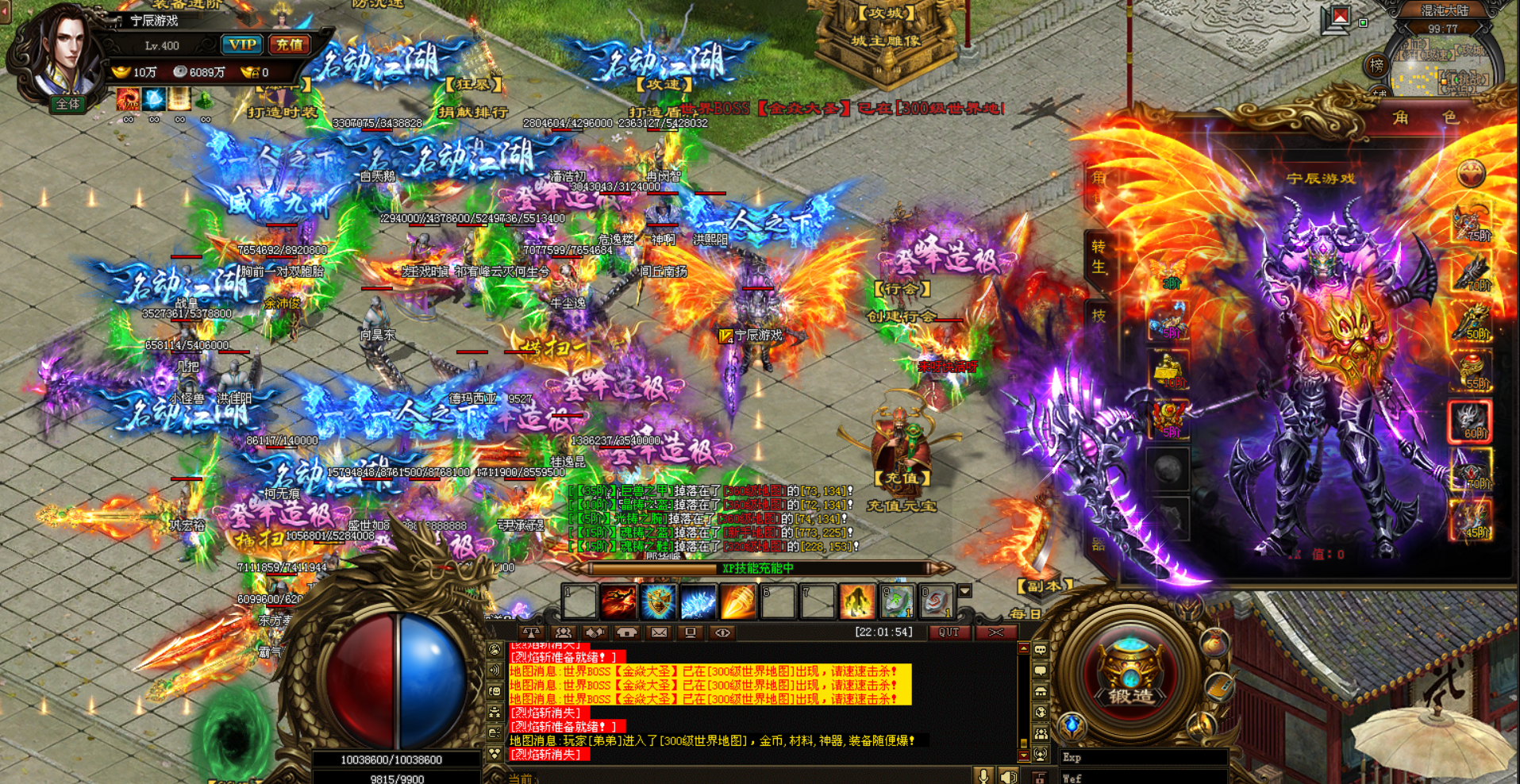Trigger the golden spiral thrust skill
The image size is (1520, 784).
[737, 602]
